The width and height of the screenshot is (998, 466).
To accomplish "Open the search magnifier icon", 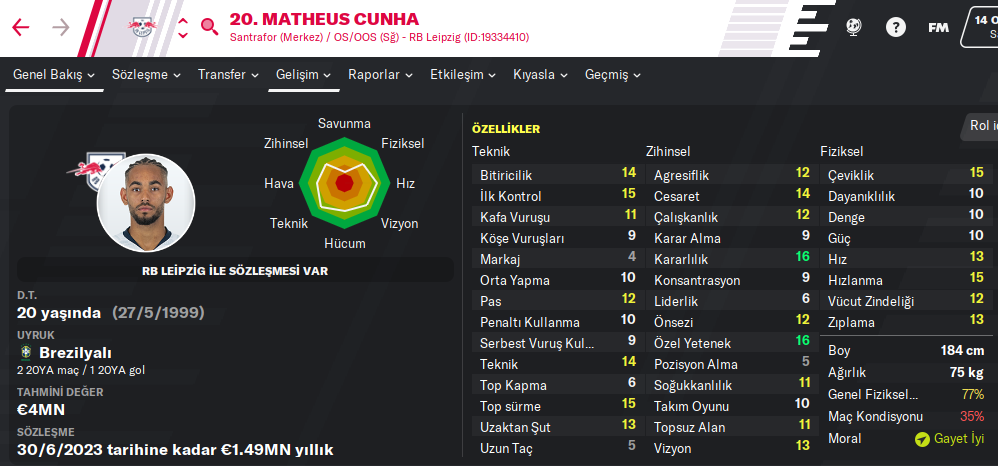I will coord(209,27).
